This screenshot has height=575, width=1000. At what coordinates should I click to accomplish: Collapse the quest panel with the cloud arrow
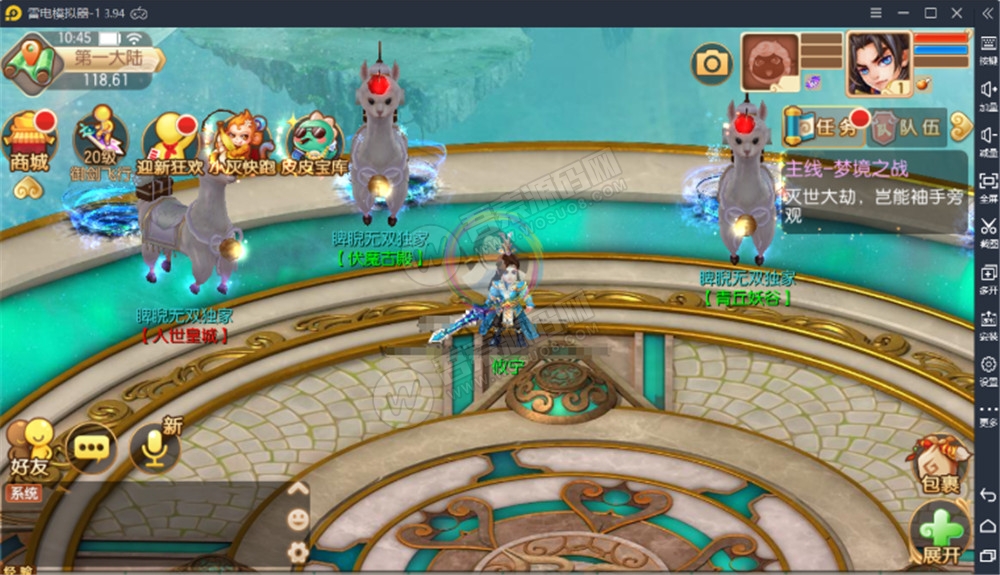961,127
